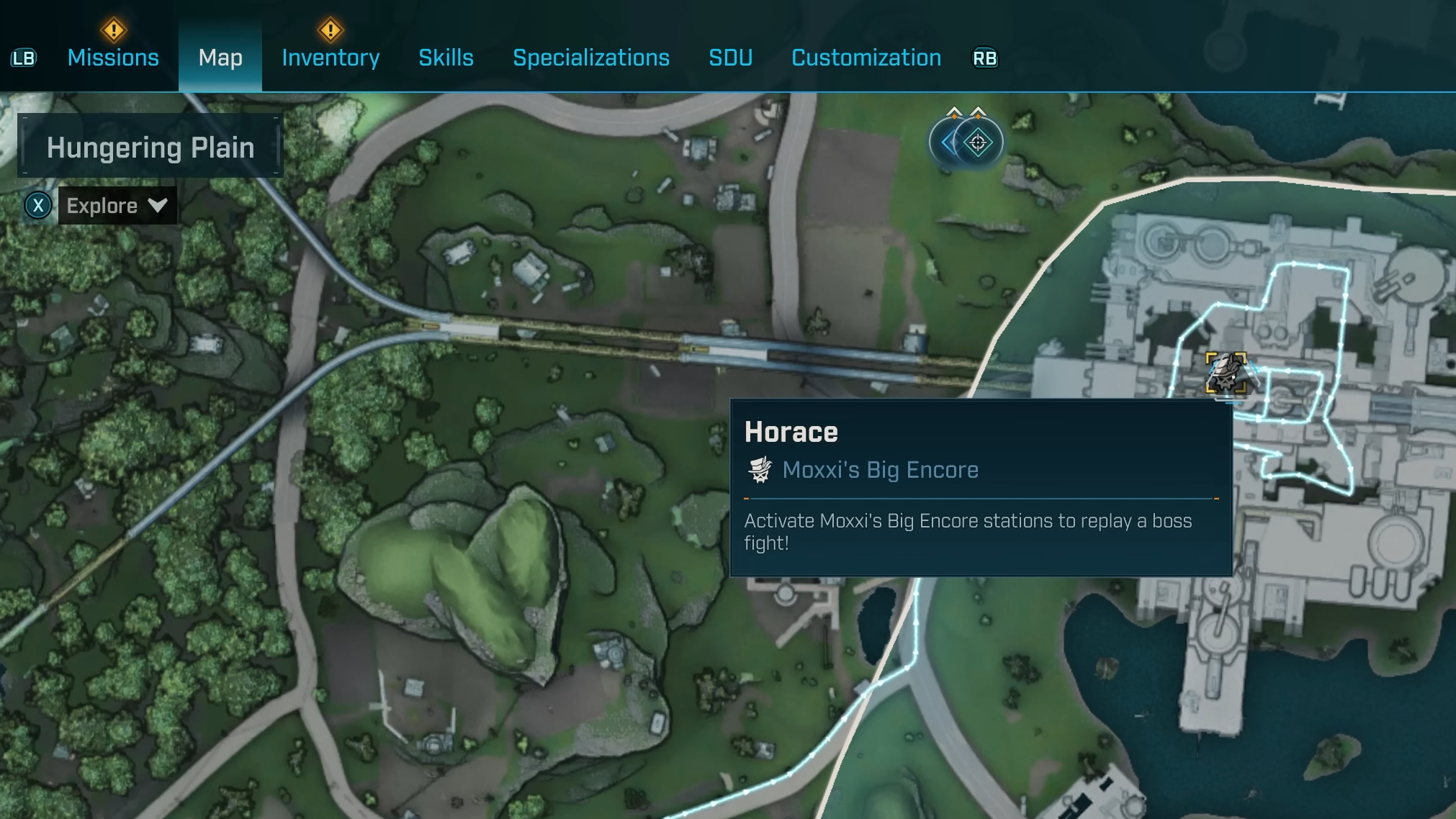Select the Horace boss encore map marker
The height and width of the screenshot is (819, 1456).
(x=1226, y=373)
